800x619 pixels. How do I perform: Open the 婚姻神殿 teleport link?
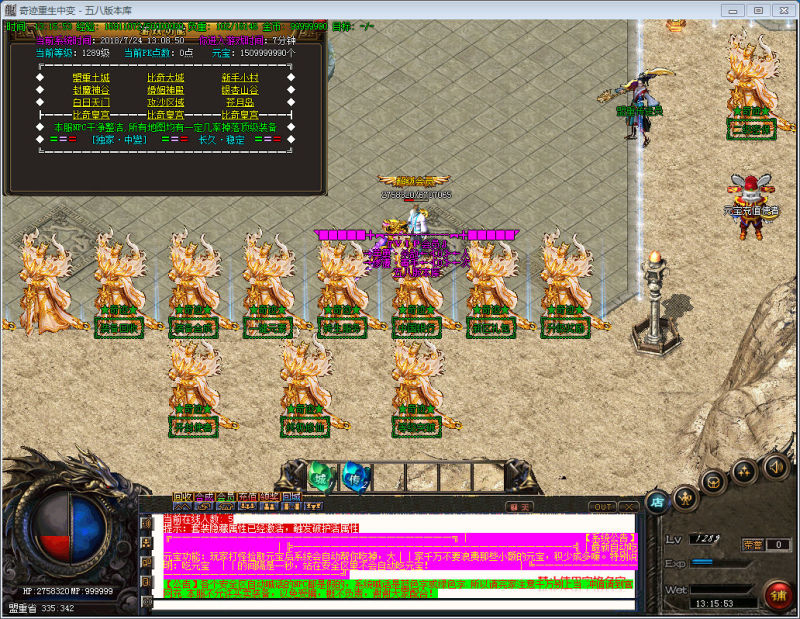pos(165,90)
